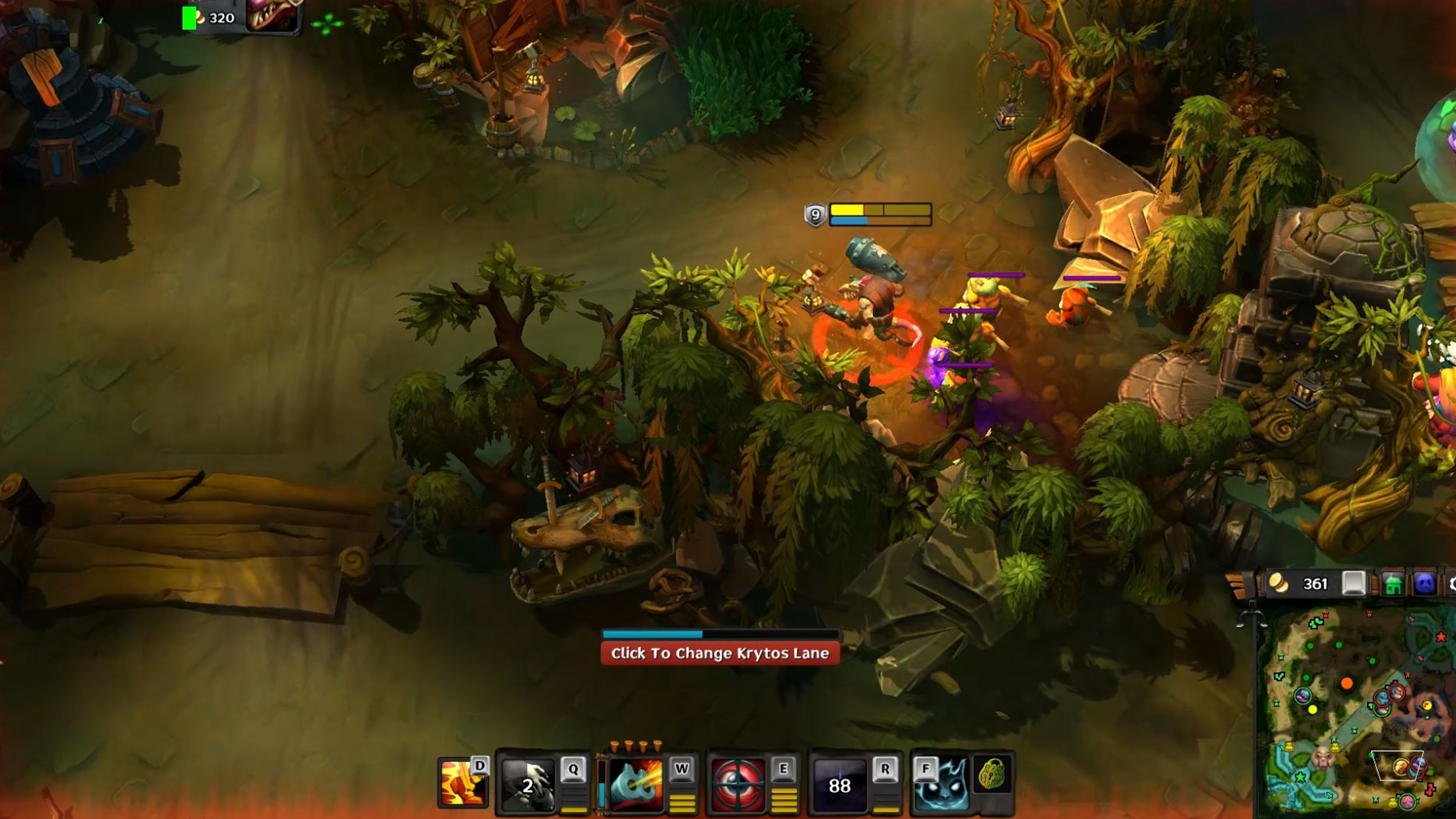Activate the flaming fist D ability
The height and width of the screenshot is (819, 1456).
461,783
